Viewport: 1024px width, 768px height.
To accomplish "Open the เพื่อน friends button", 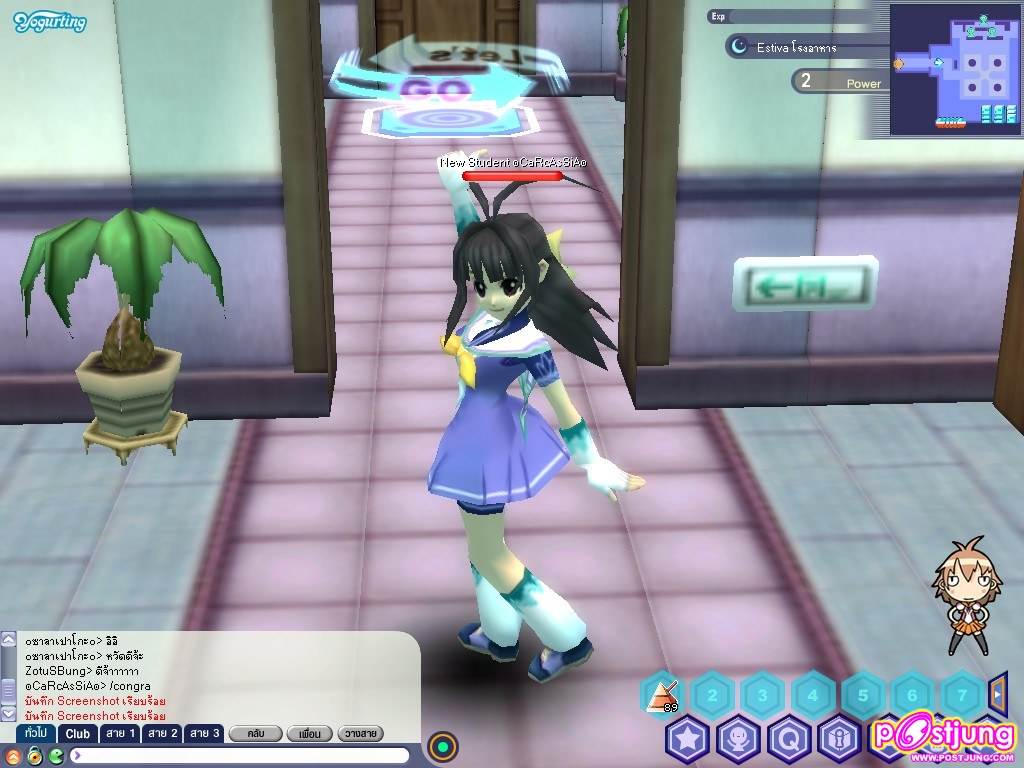I will [x=309, y=734].
